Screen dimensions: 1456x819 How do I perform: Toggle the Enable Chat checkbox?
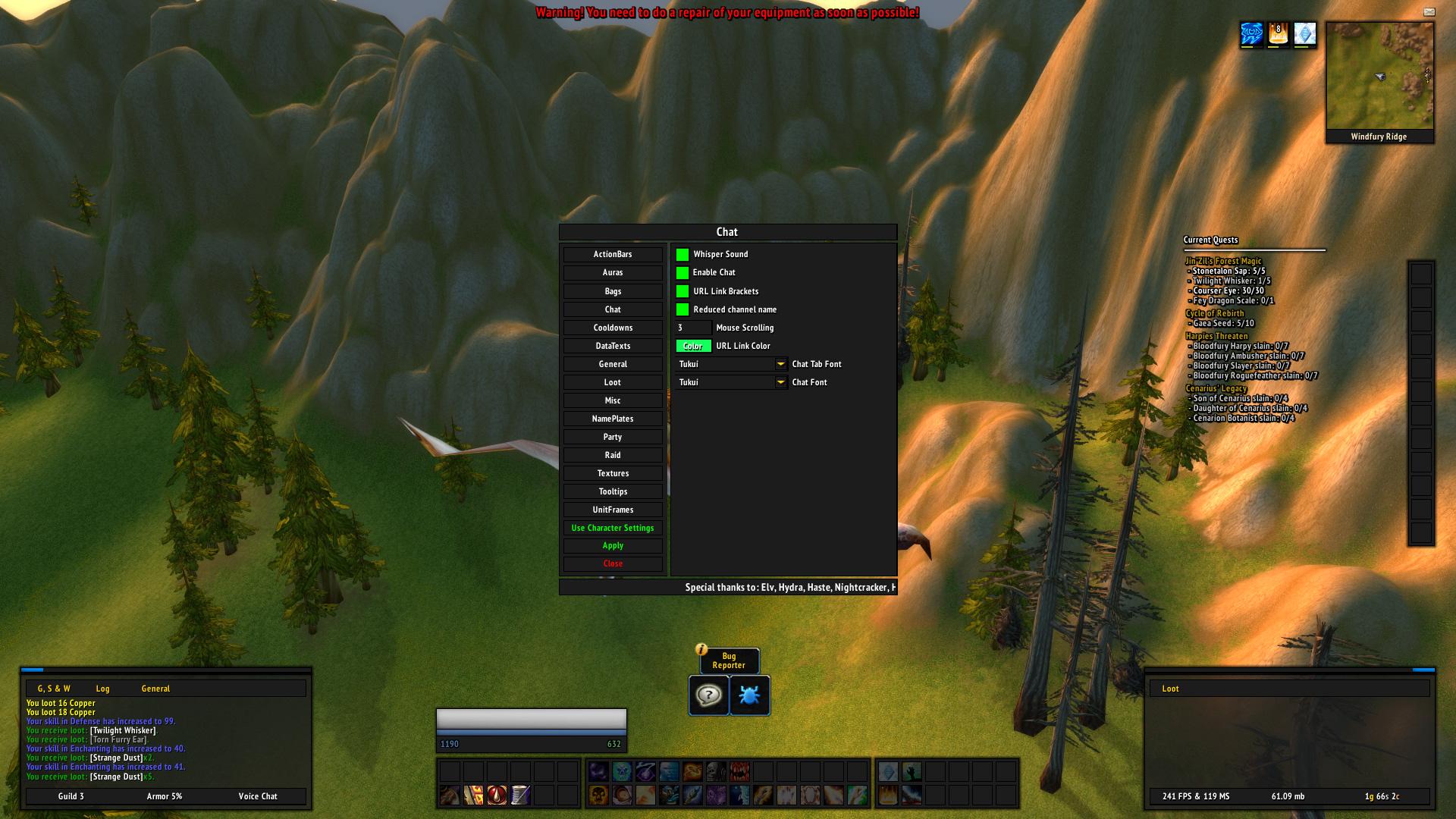(x=682, y=273)
